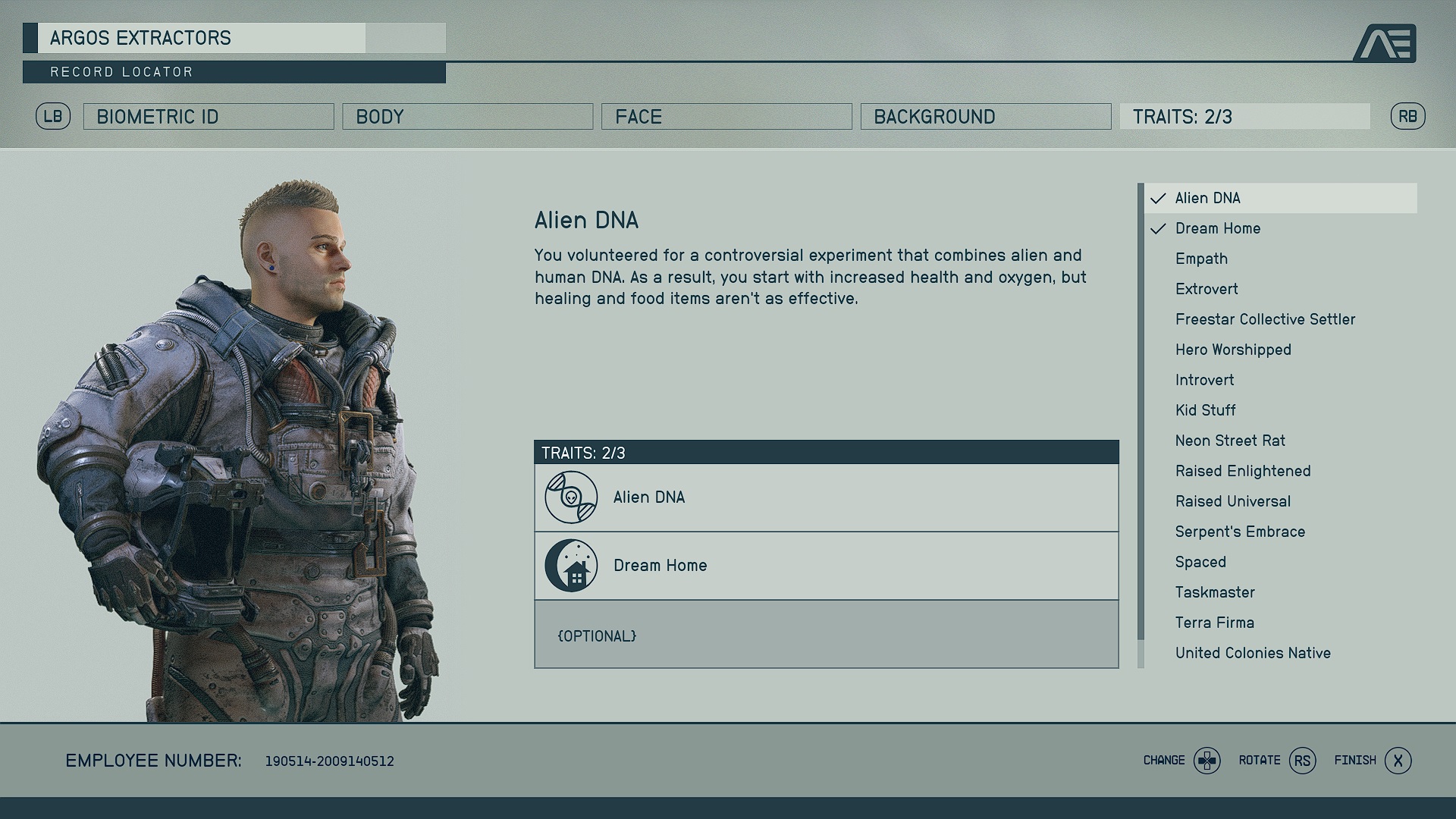Select the Taskmaster trait
Viewport: 1456px width, 819px height.
point(1214,592)
